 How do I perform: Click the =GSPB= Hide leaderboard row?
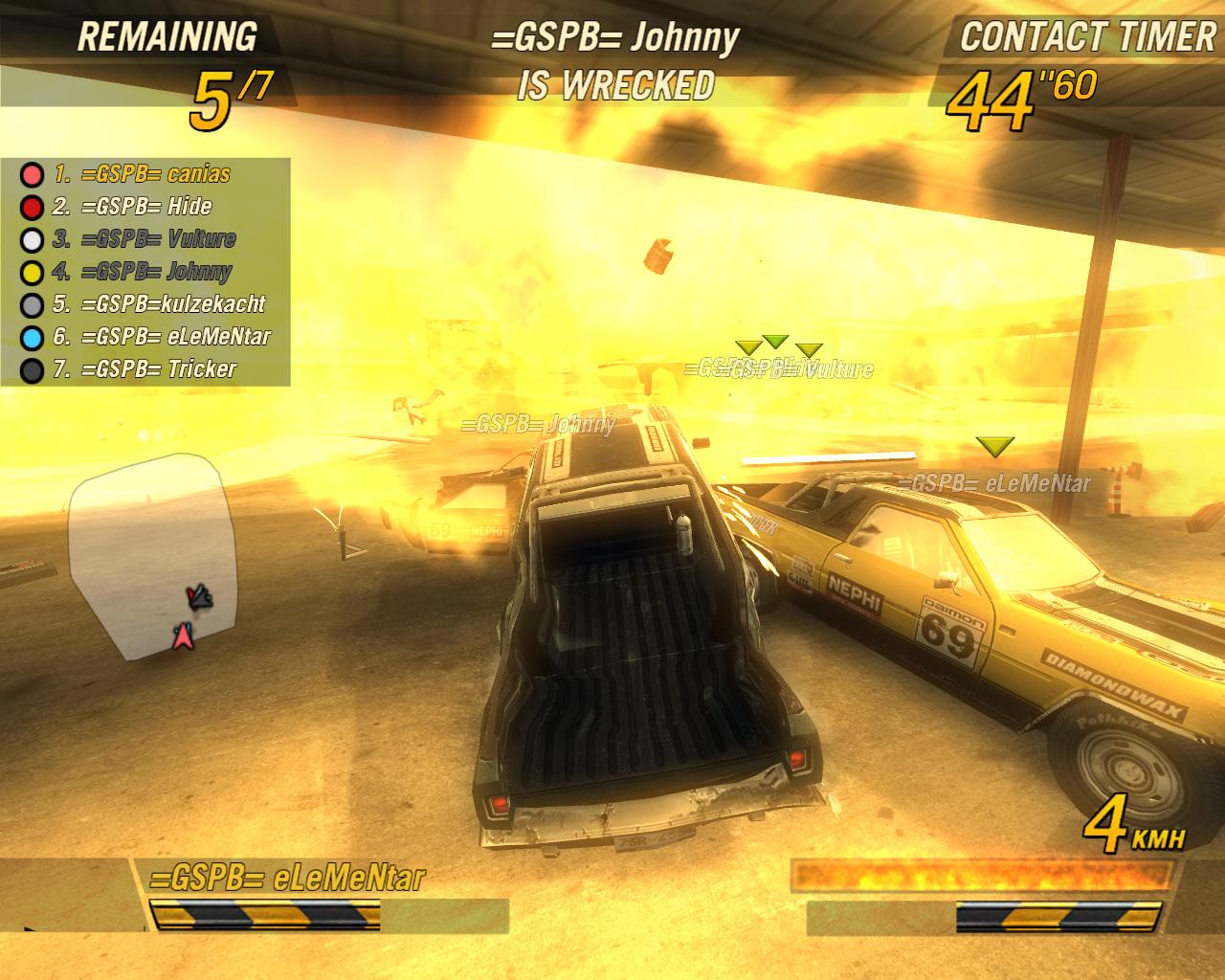[x=145, y=207]
